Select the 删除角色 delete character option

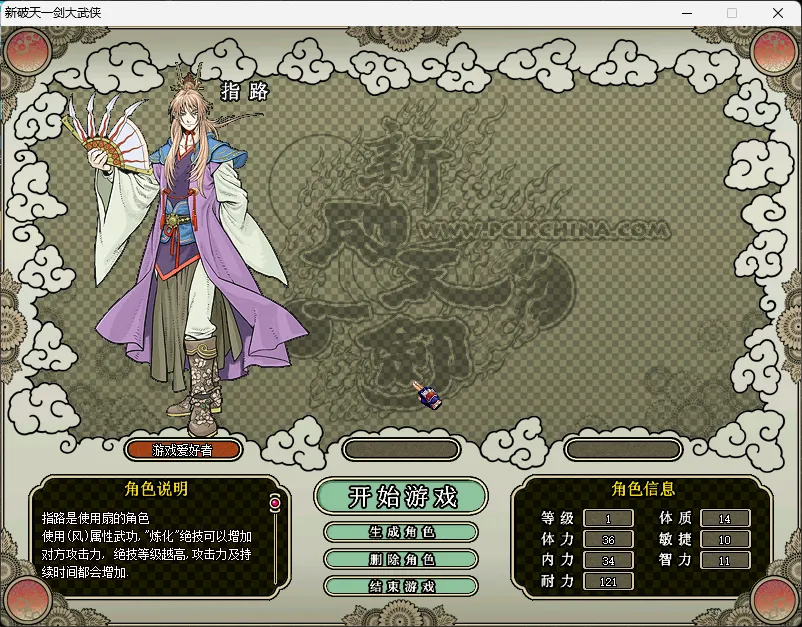401,559
